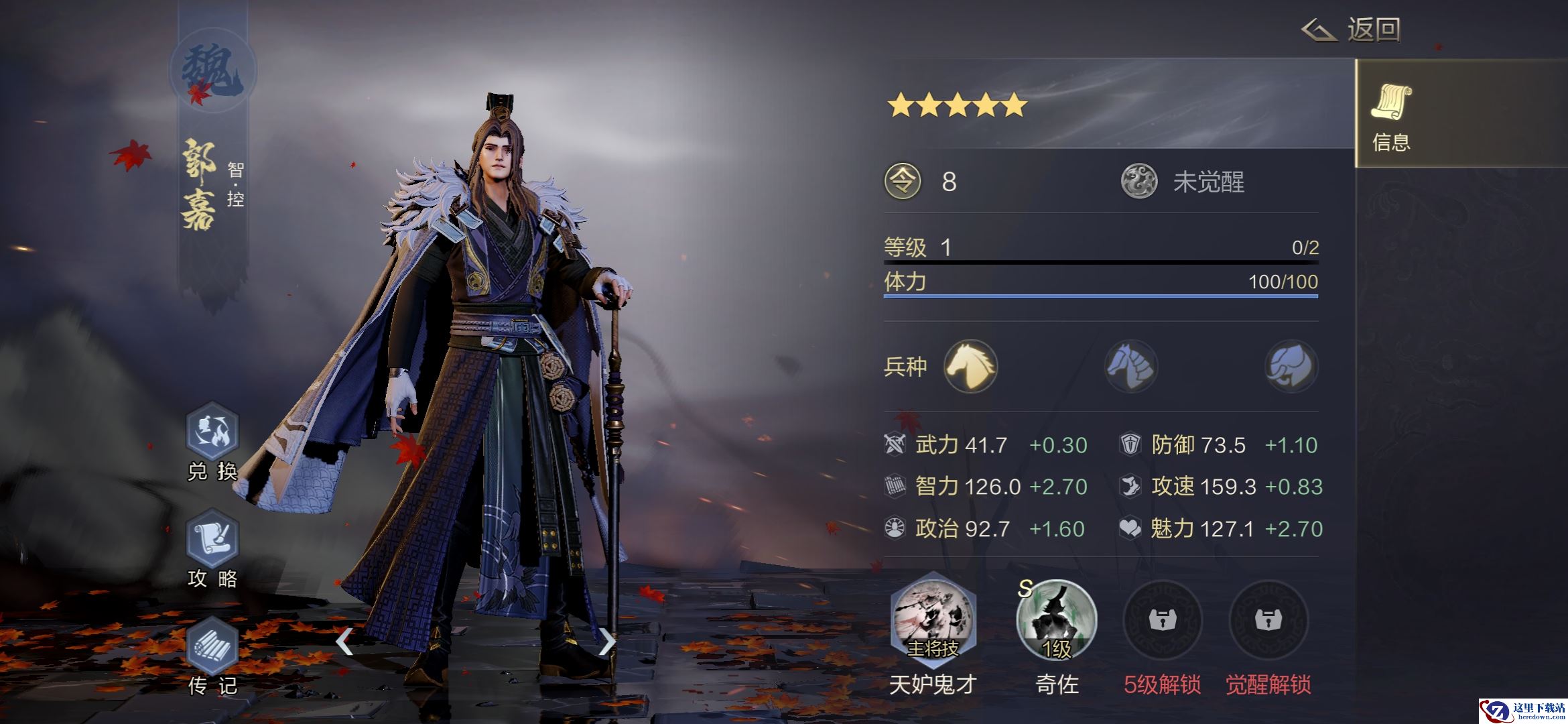This screenshot has height=724, width=1568.
Task: Select the 奇佐 level 1 skill
Action: click(x=1057, y=619)
